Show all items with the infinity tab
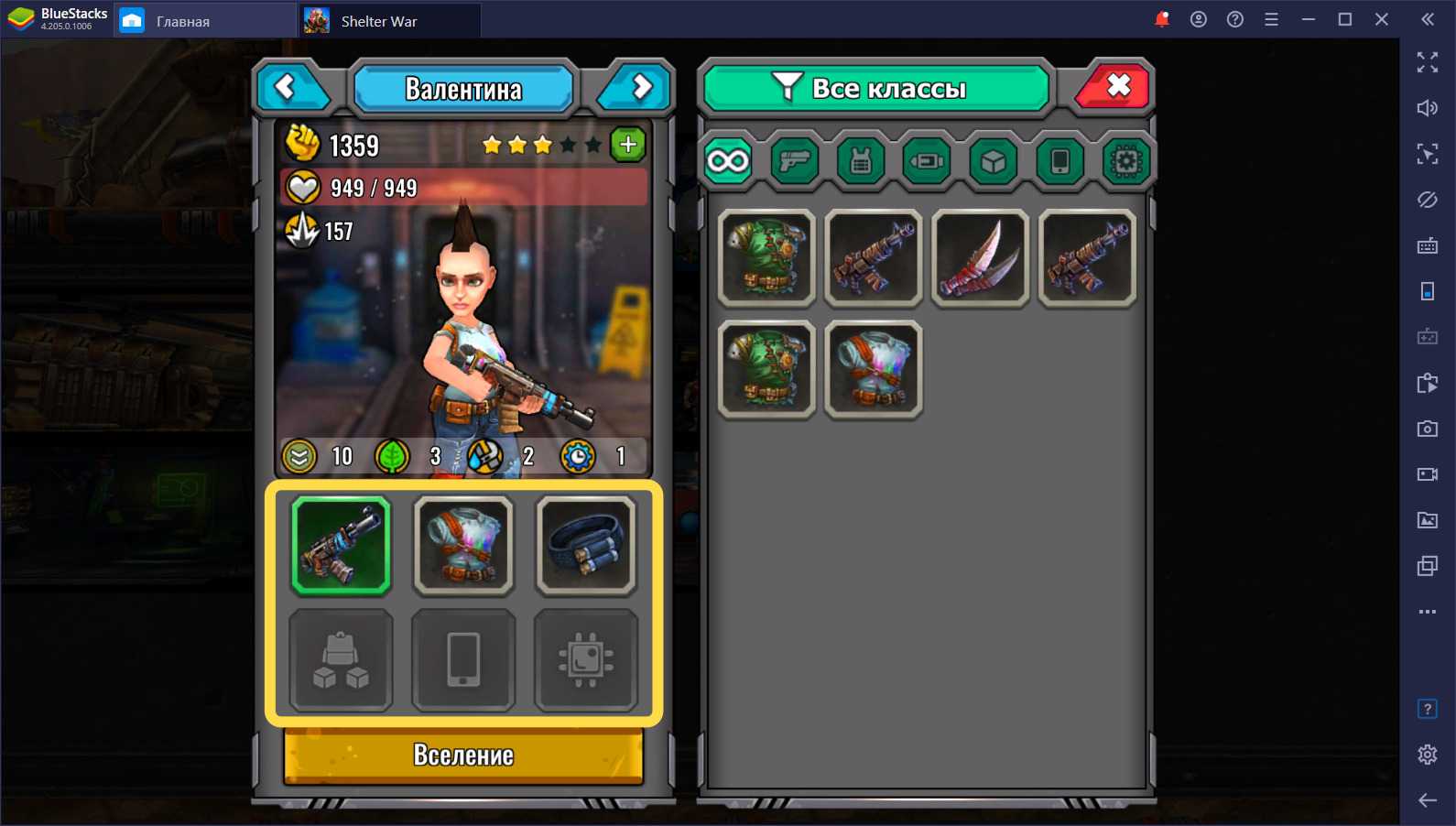 click(728, 162)
